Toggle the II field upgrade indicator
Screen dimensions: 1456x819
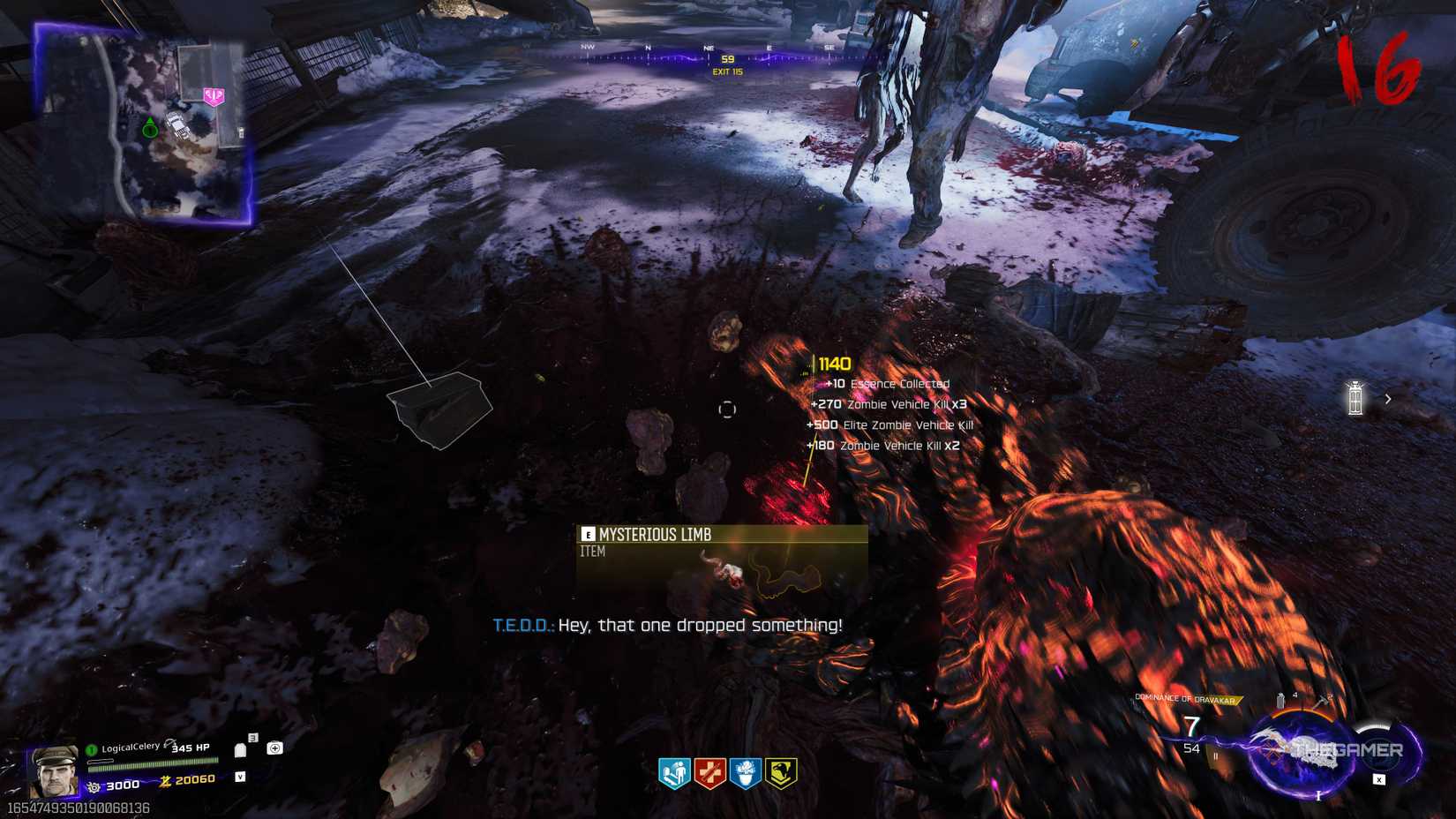pyautogui.click(x=1215, y=755)
